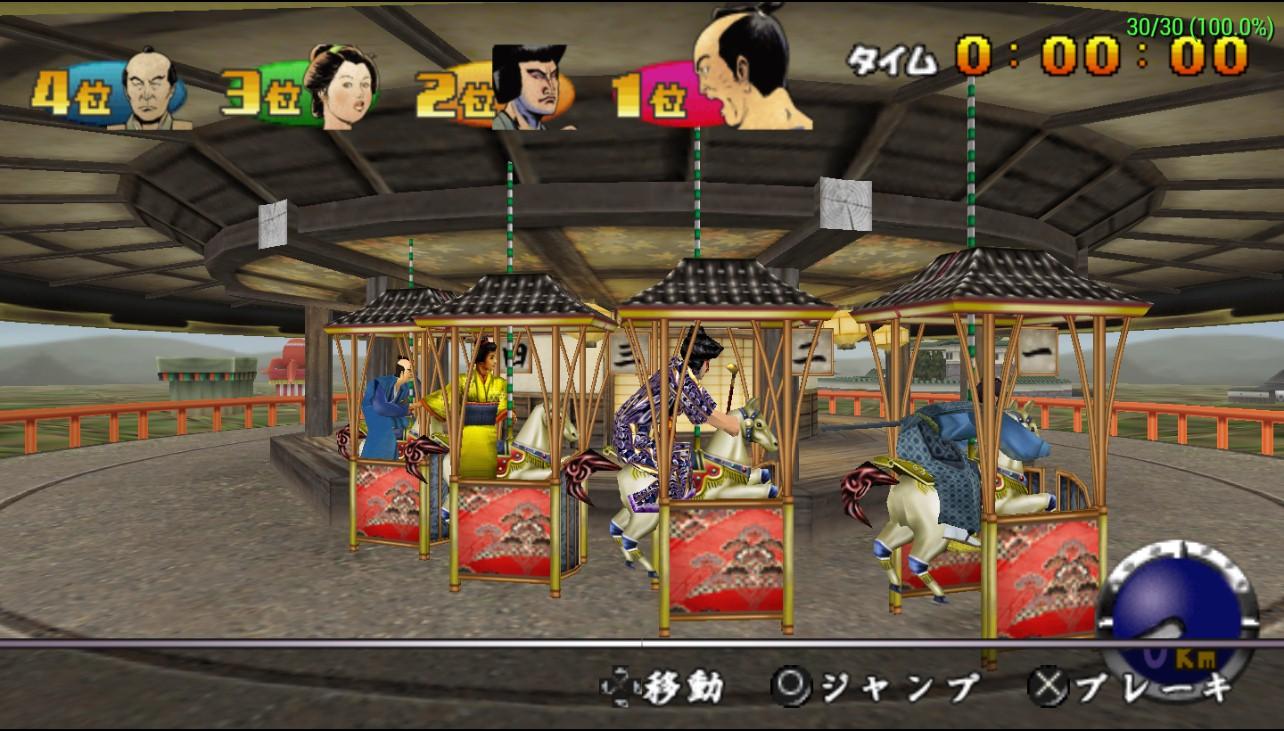1284x731 pixels.
Task: Pick the 4位 fourth-place racer portrait
Action: [x=150, y=90]
